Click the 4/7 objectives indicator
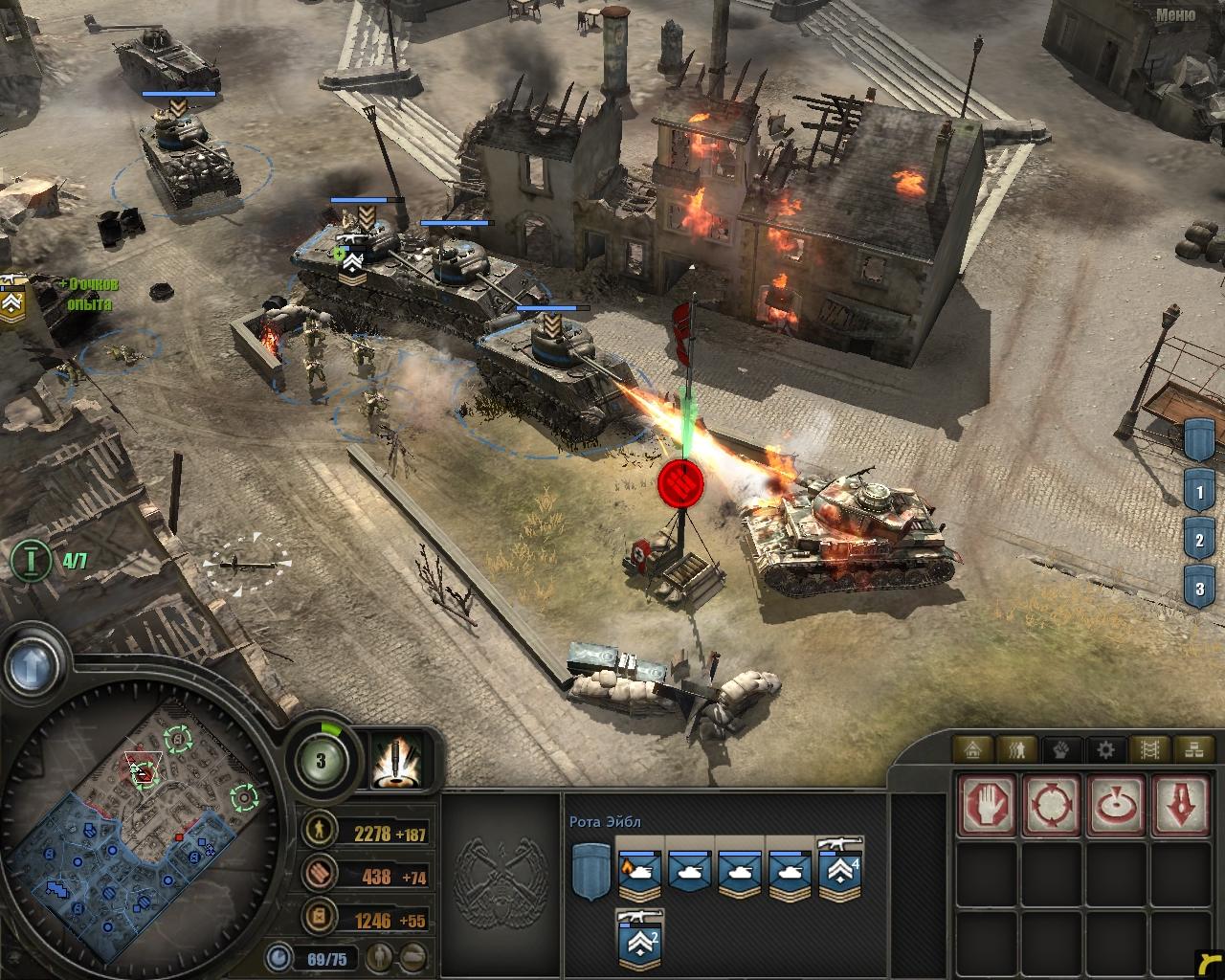 coord(50,559)
